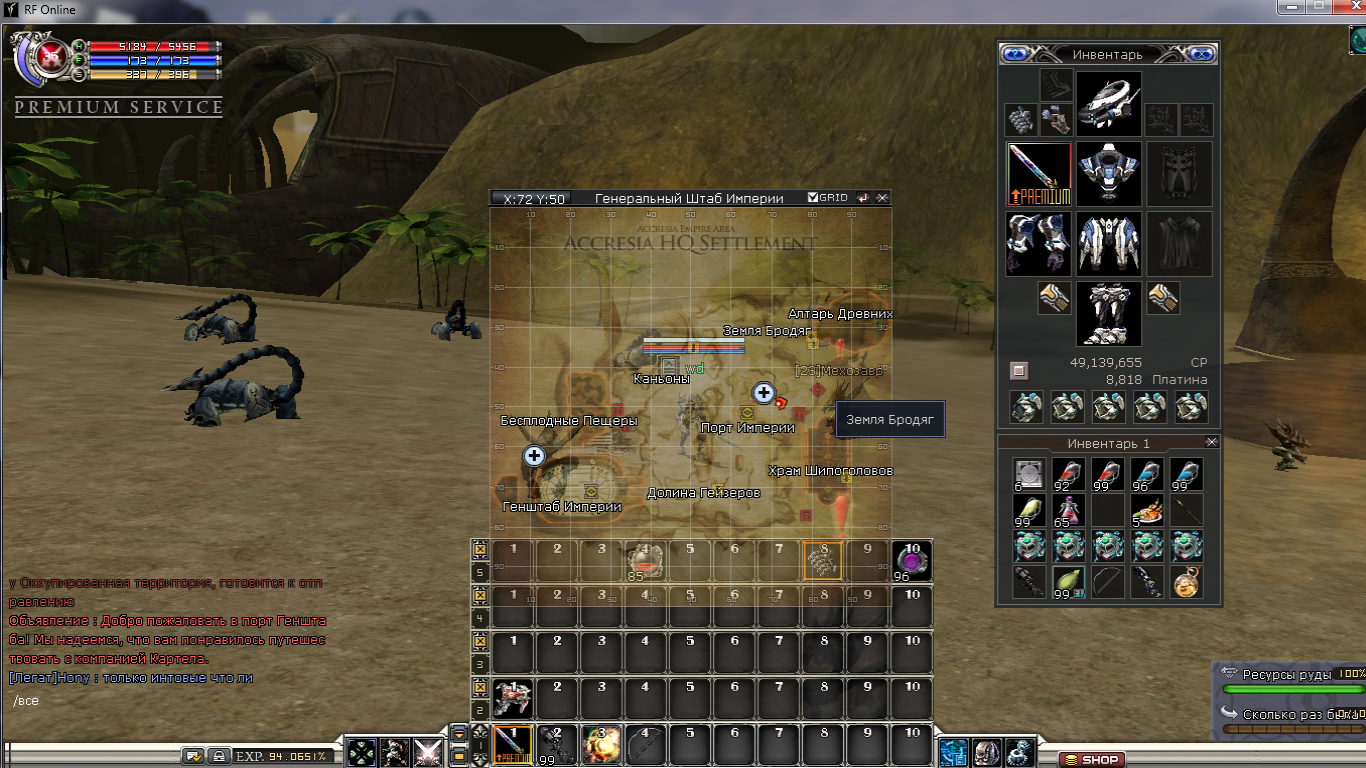Use the potion with count 85
This screenshot has height=768, width=1366.
(x=645, y=561)
